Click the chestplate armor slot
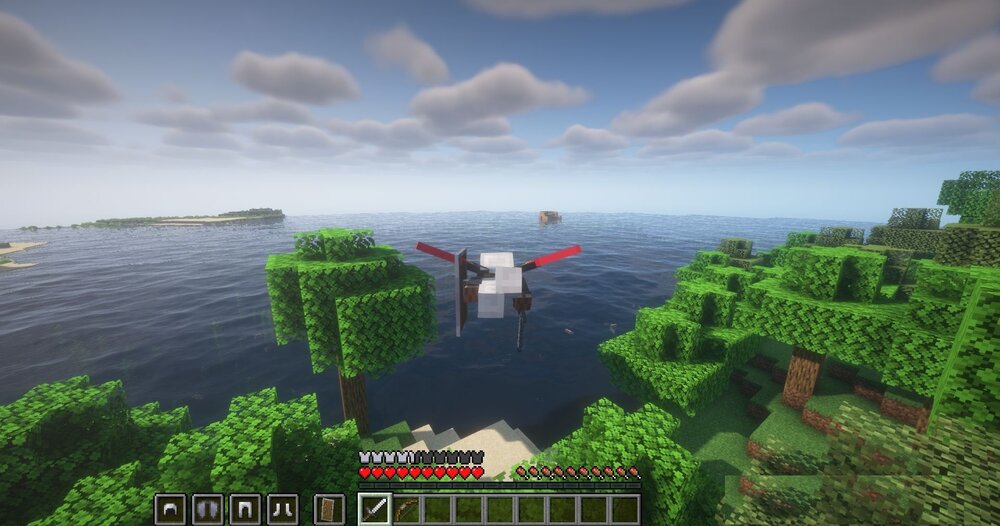 (208, 509)
